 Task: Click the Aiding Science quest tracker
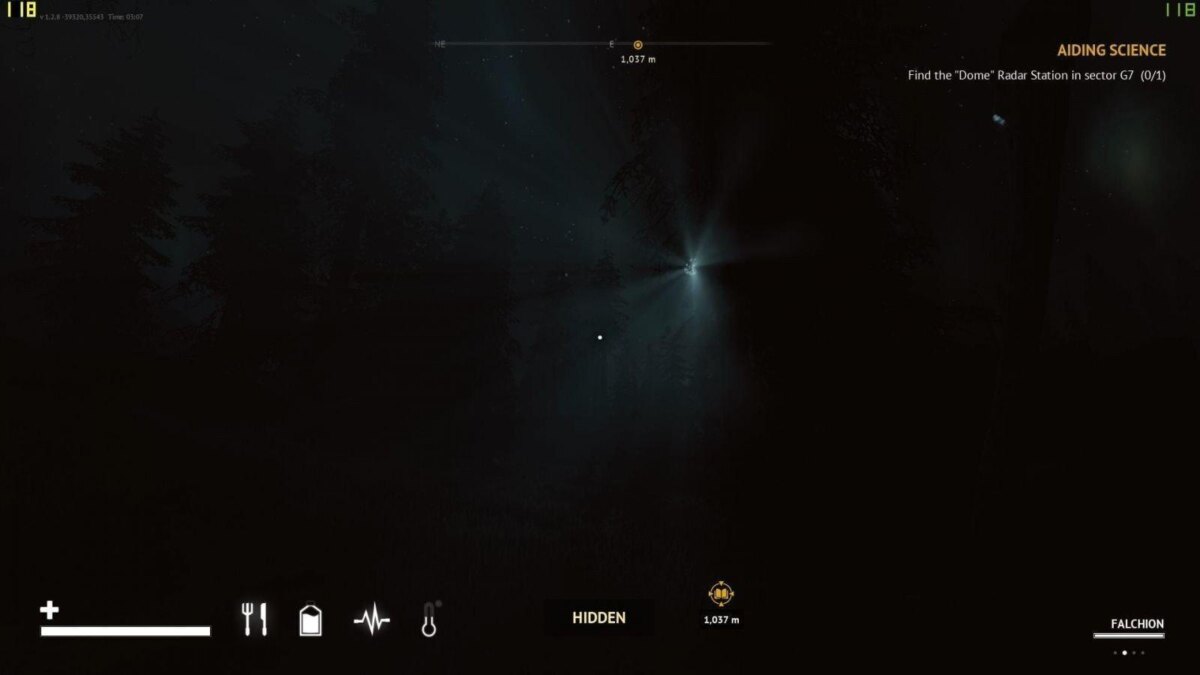pyautogui.click(x=1111, y=50)
